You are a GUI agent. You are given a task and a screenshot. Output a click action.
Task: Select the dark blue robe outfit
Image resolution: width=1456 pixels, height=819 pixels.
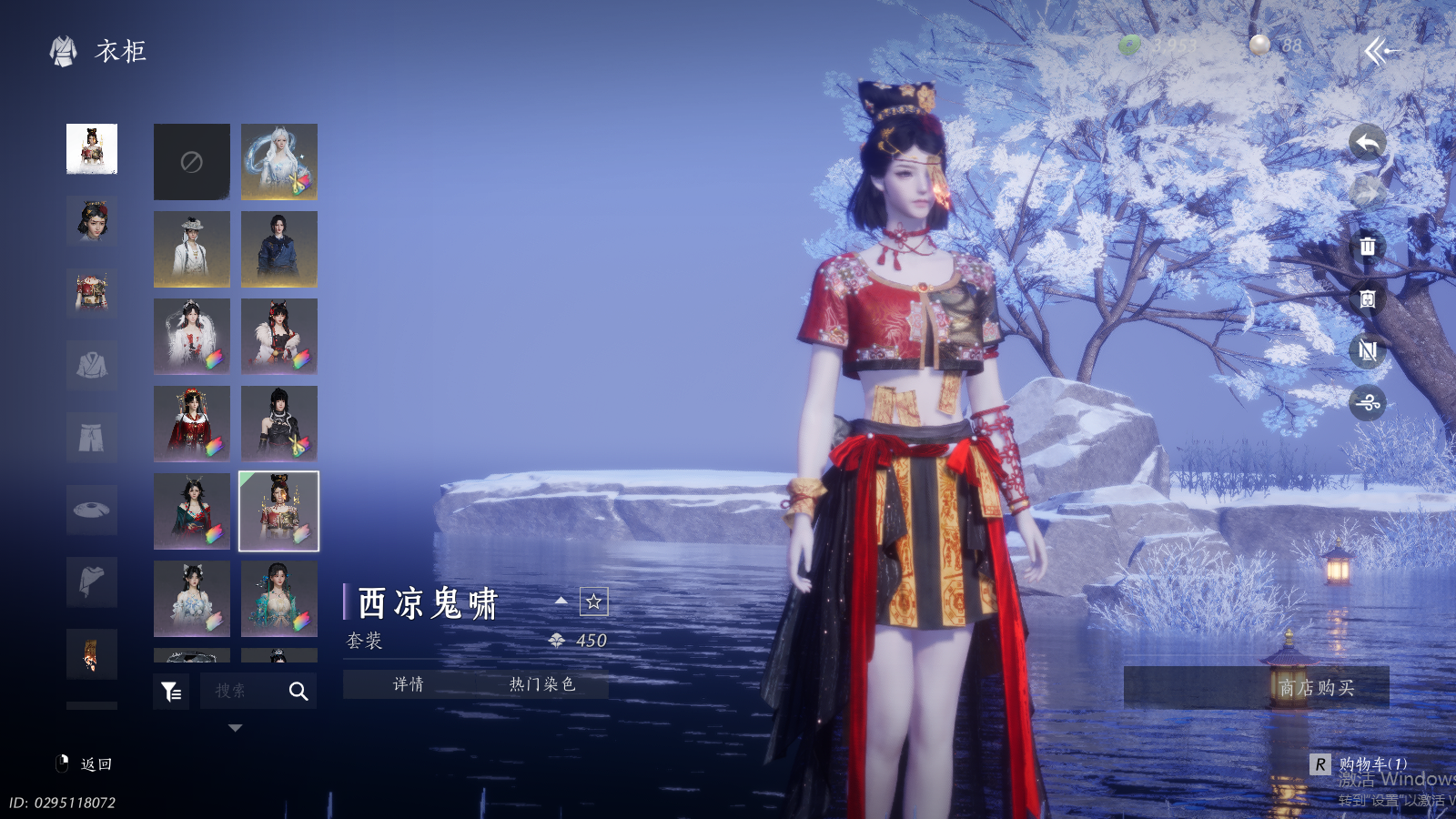coord(279,249)
